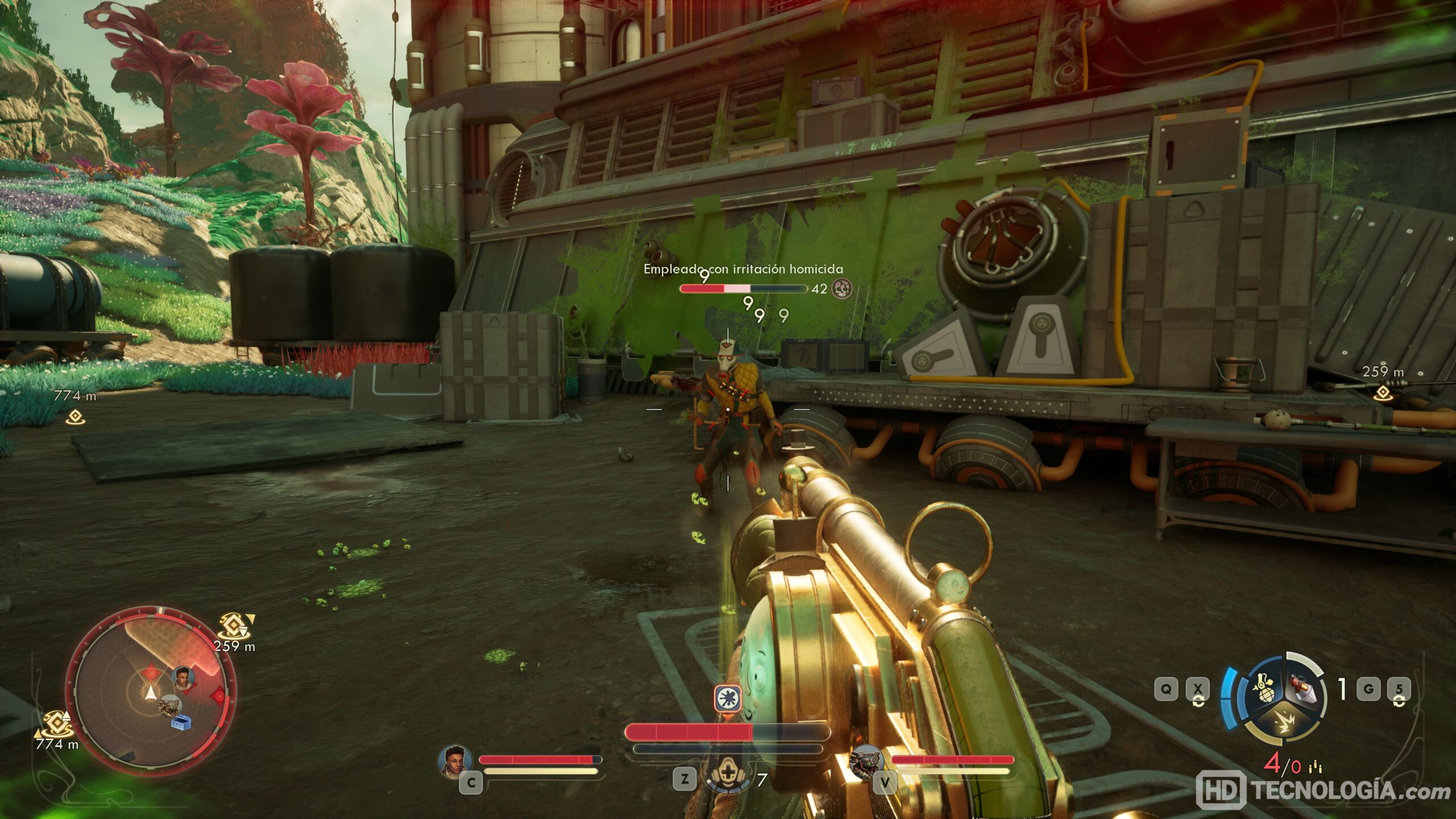Select the human companion portrait beside his health bar
The height and width of the screenshot is (819, 1456).
455,760
